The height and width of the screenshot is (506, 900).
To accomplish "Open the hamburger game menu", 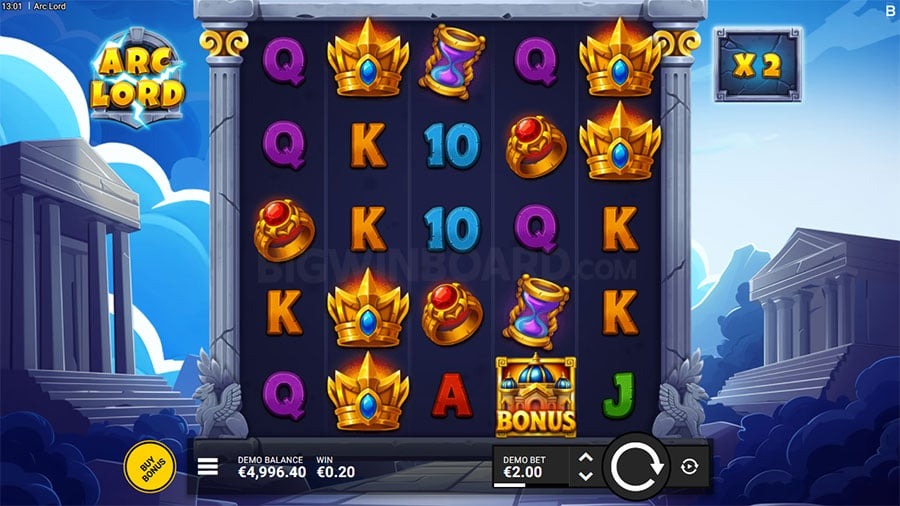I will tap(208, 466).
